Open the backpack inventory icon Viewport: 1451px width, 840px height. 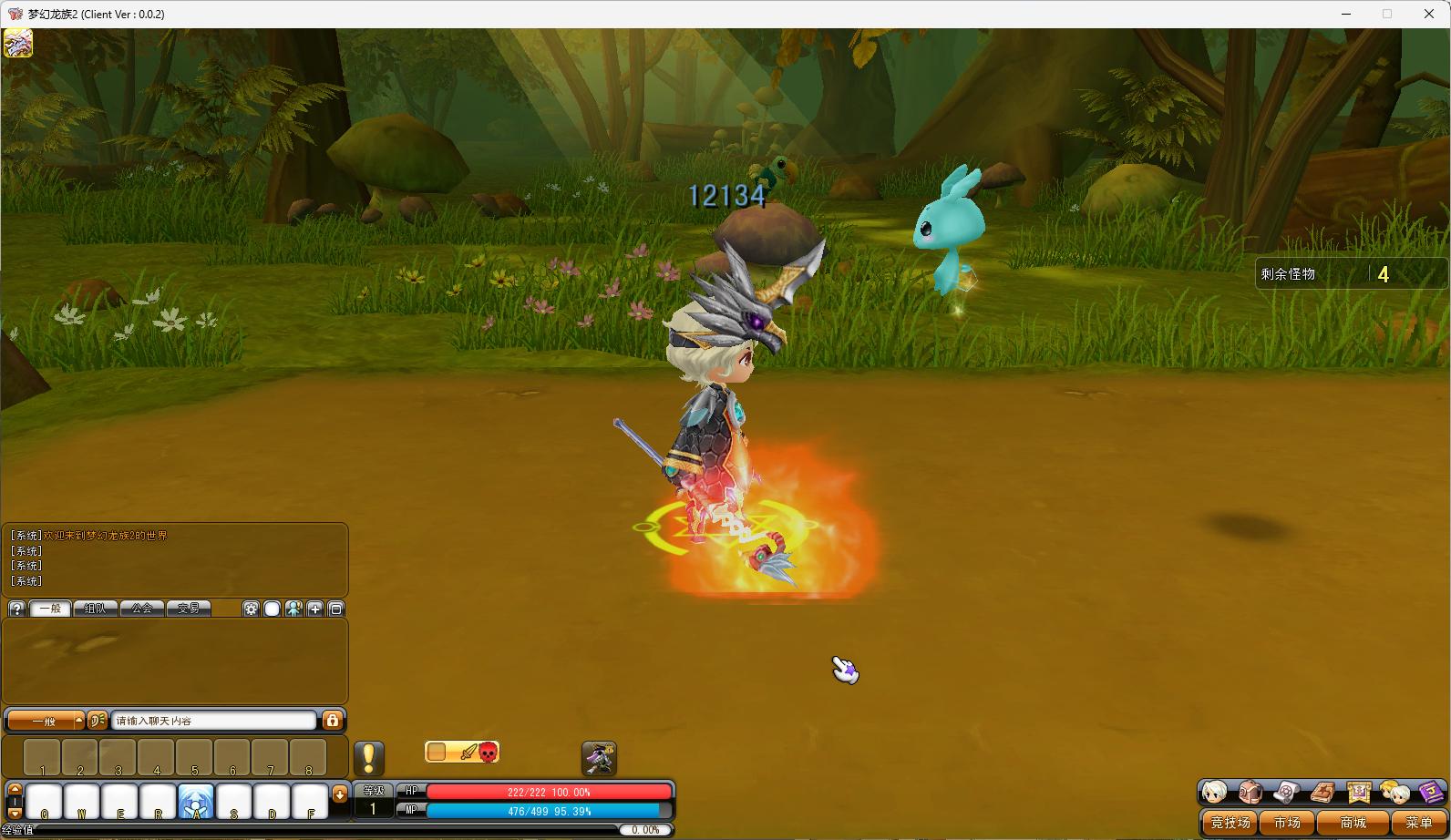1250,792
